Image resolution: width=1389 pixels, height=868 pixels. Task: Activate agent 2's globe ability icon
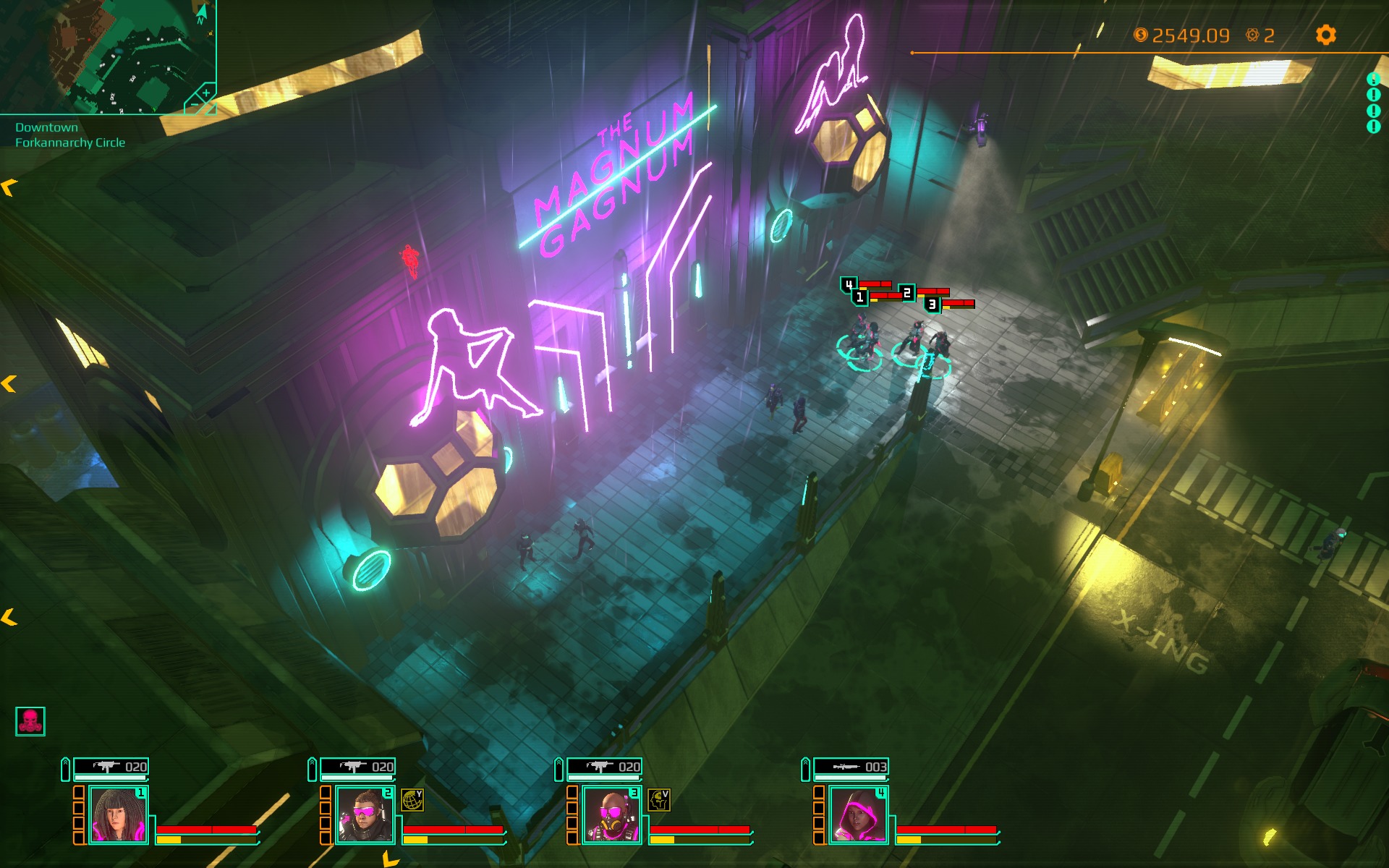click(x=412, y=800)
